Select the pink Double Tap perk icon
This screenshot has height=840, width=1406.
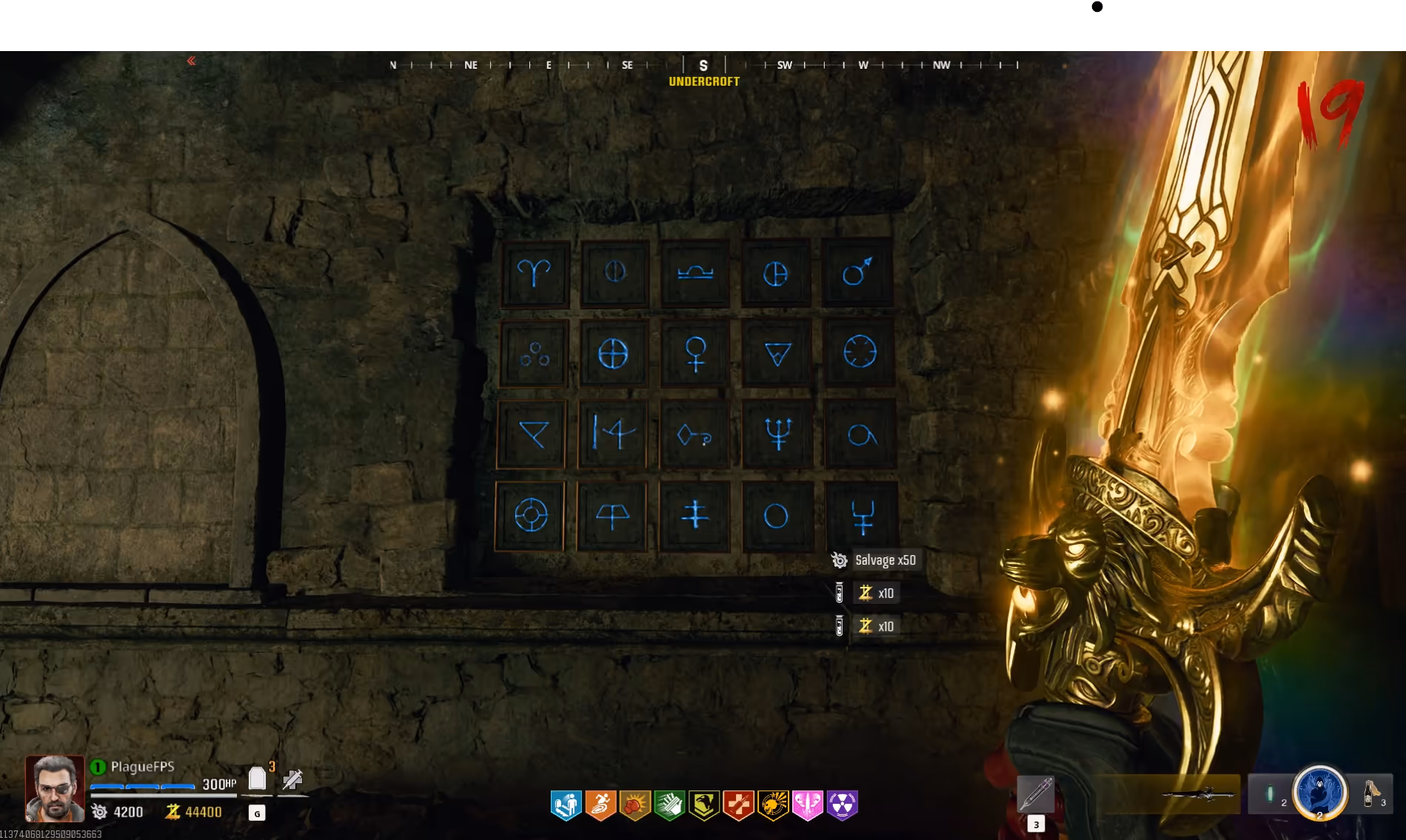pyautogui.click(x=807, y=804)
